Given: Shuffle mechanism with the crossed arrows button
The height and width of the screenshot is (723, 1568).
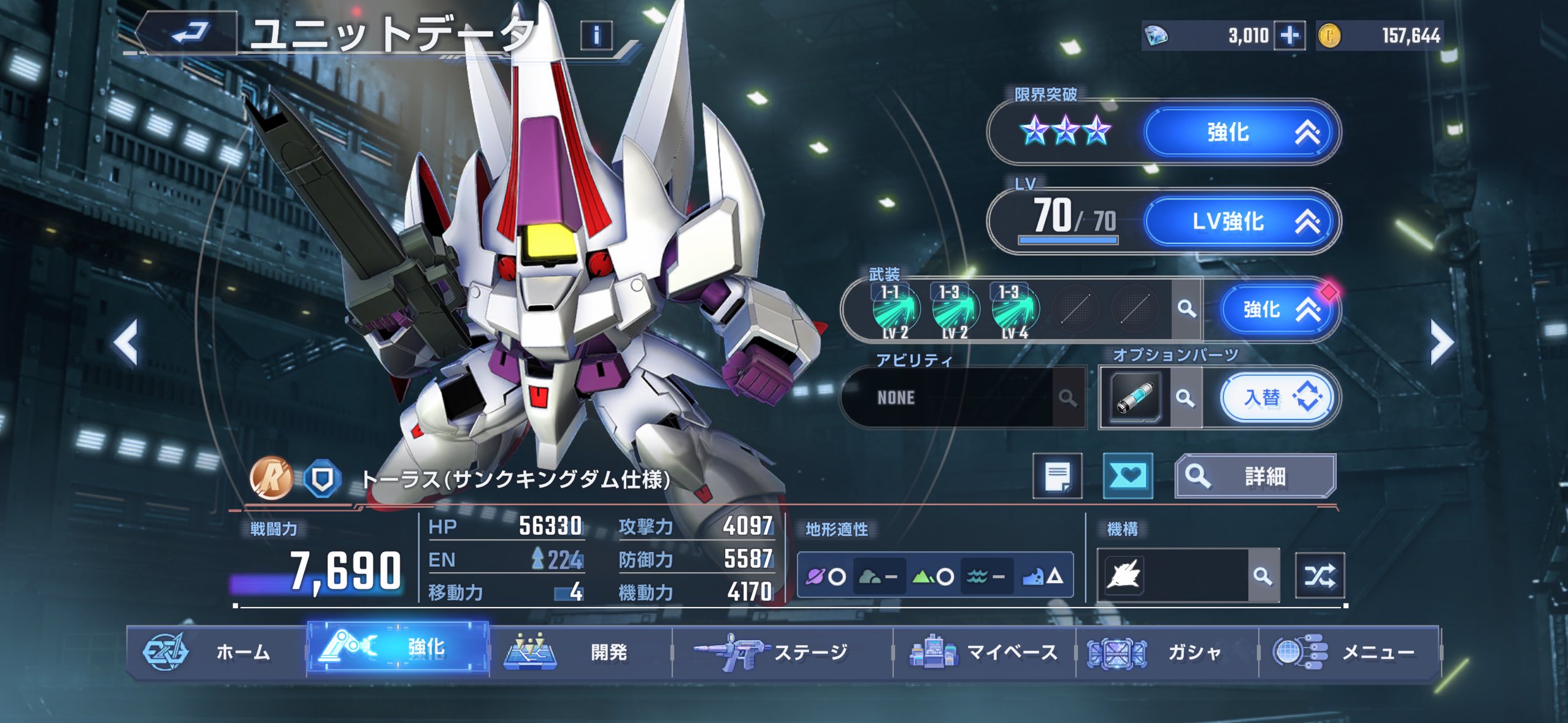Looking at the screenshot, I should (1320, 575).
